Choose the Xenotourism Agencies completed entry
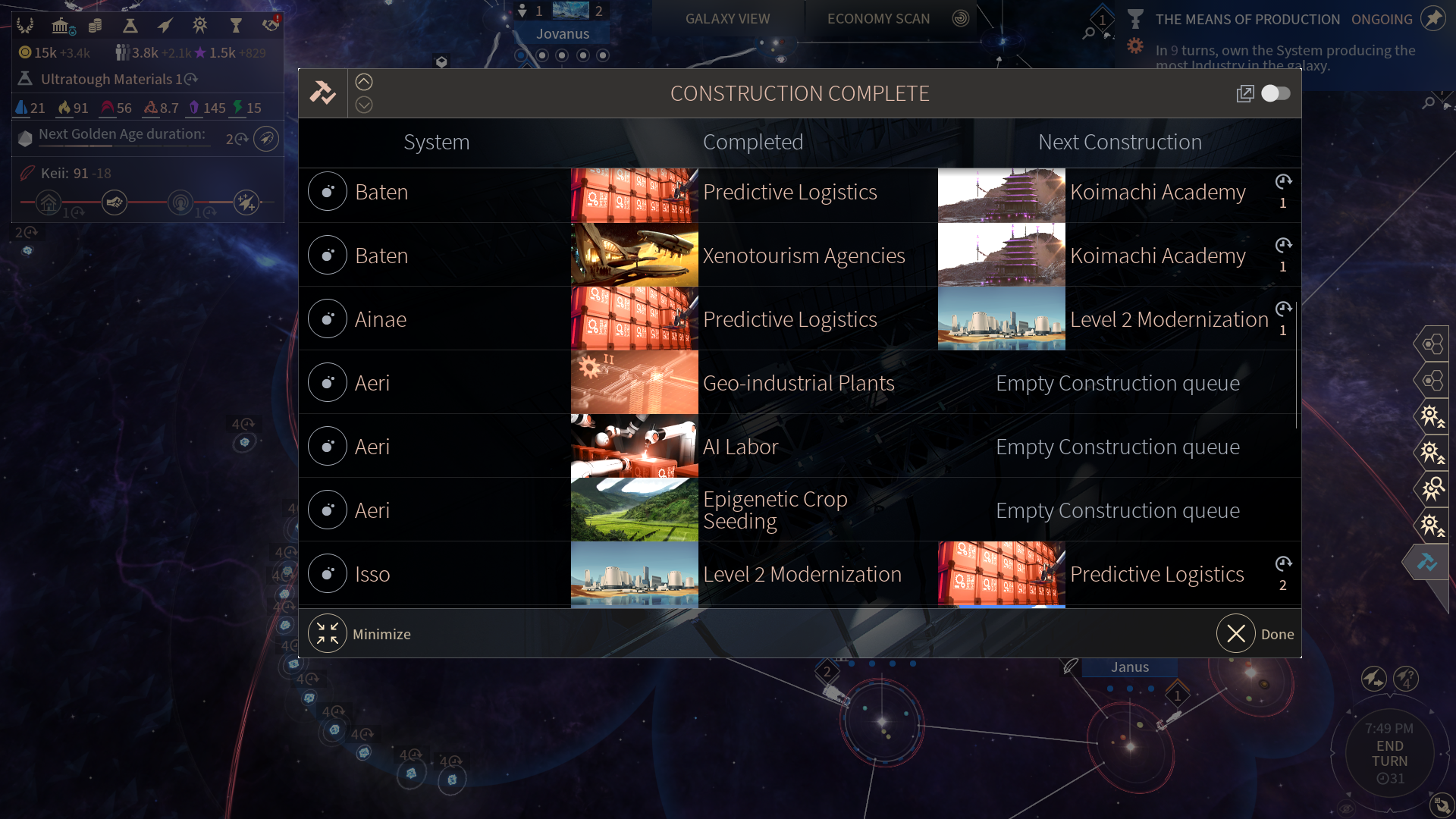This screenshot has height=819, width=1456. 804,256
